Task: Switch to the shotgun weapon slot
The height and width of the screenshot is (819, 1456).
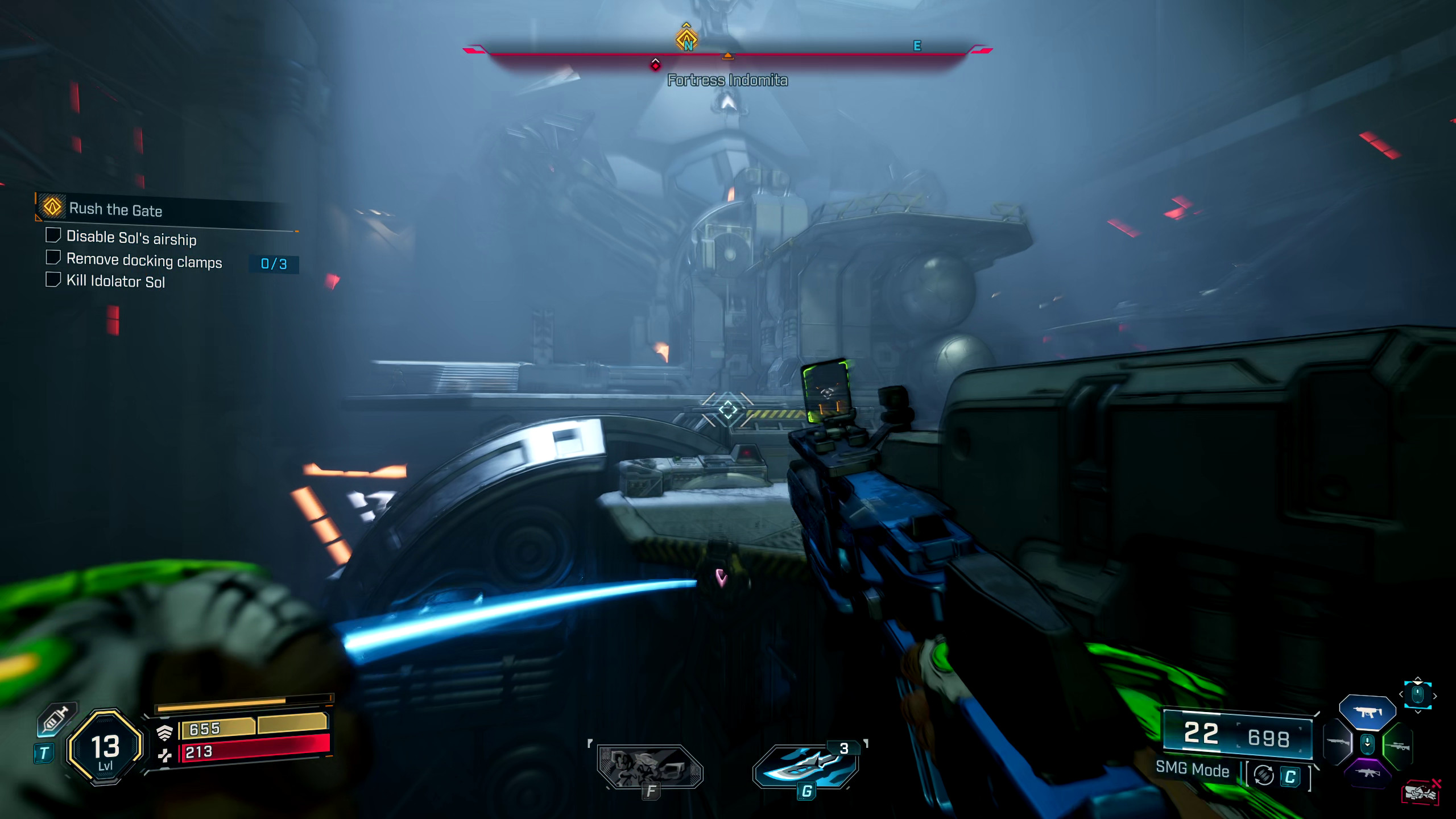Action: [x=1338, y=743]
